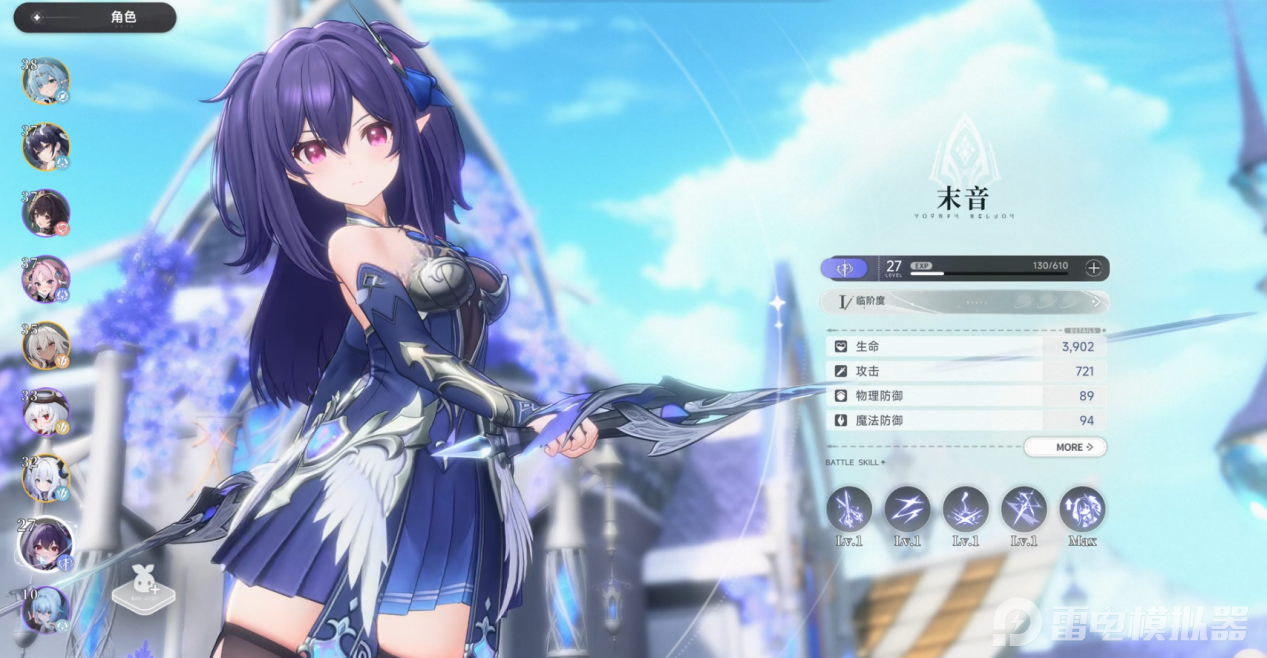The width and height of the screenshot is (1267, 658).
Task: Choose the level 32 horned silver-haired character
Action: 46,477
